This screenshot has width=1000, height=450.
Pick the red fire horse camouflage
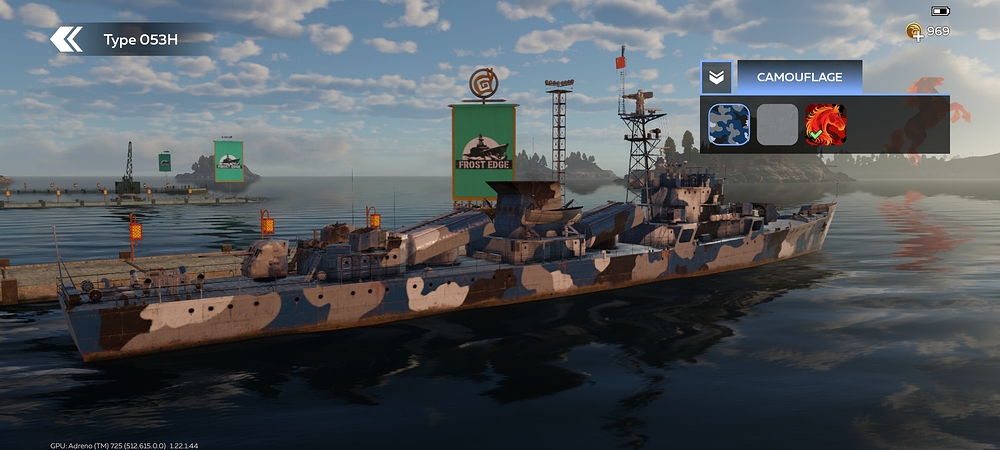pyautogui.click(x=826, y=125)
